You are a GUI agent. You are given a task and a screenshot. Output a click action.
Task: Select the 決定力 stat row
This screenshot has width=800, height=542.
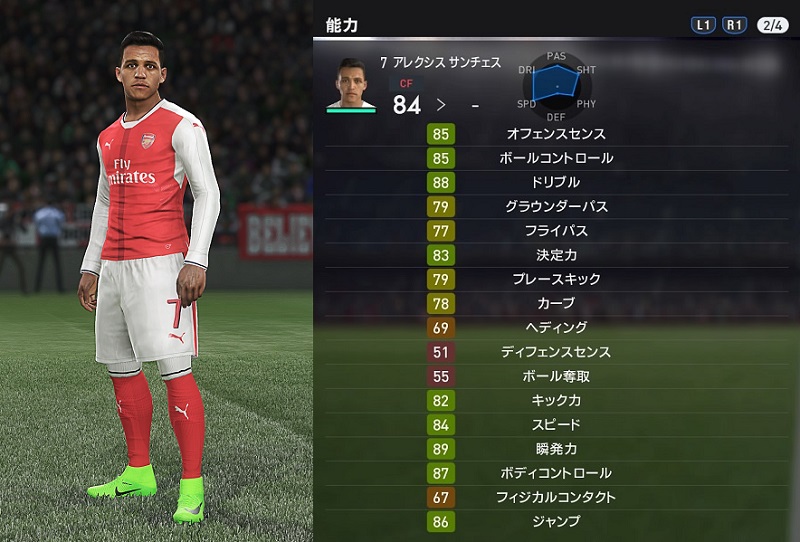(x=555, y=255)
